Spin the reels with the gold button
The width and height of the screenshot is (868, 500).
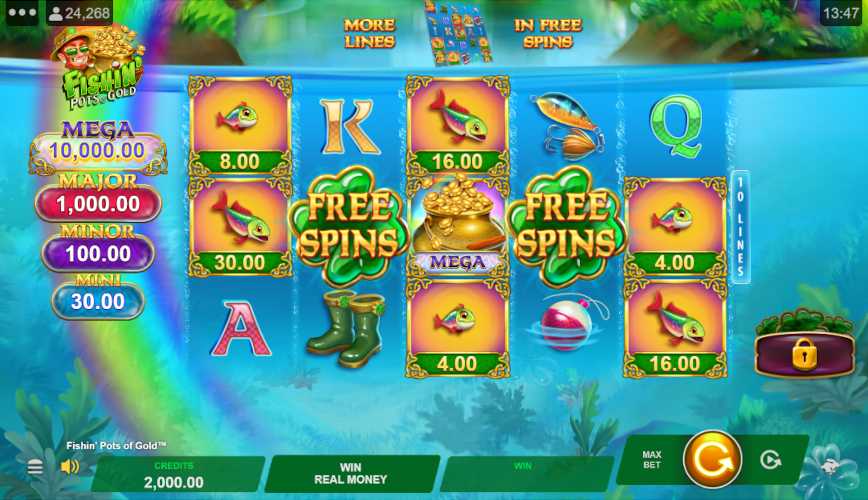(x=712, y=459)
